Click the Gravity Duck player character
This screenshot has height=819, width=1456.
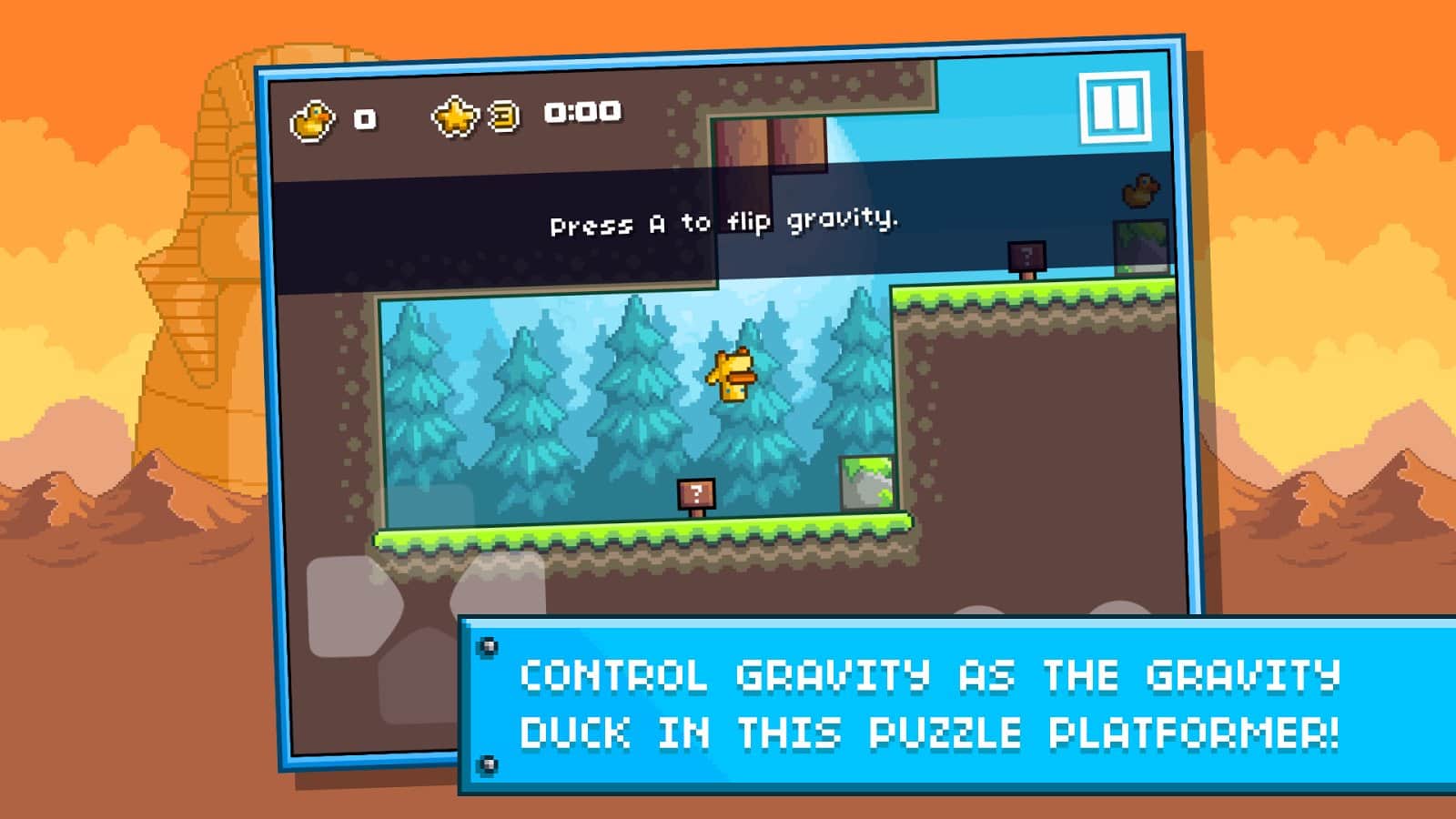coord(731,375)
